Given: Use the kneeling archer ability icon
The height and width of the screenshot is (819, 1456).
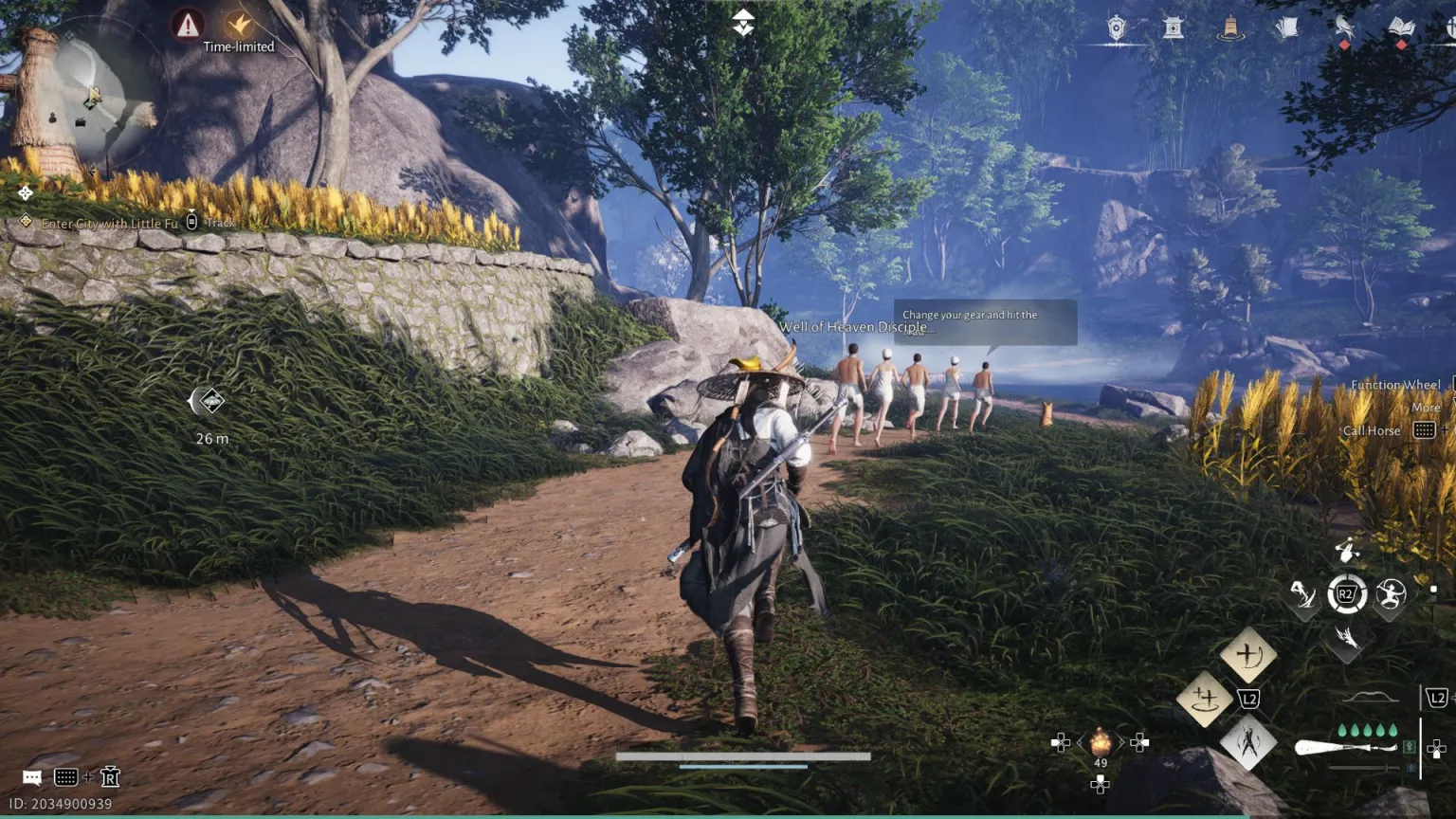Looking at the screenshot, I should (1303, 595).
